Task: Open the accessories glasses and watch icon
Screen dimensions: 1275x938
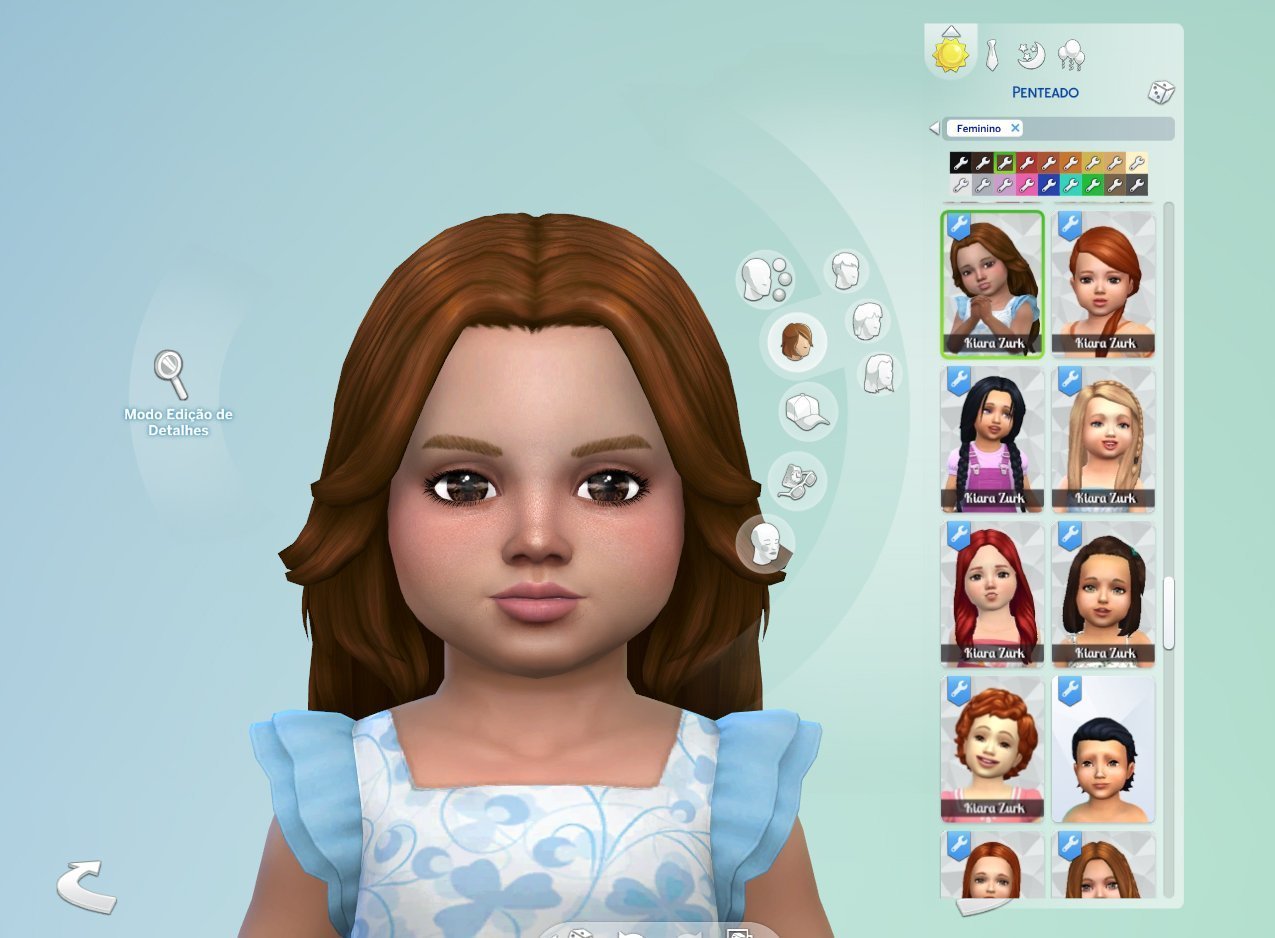Action: click(x=797, y=478)
